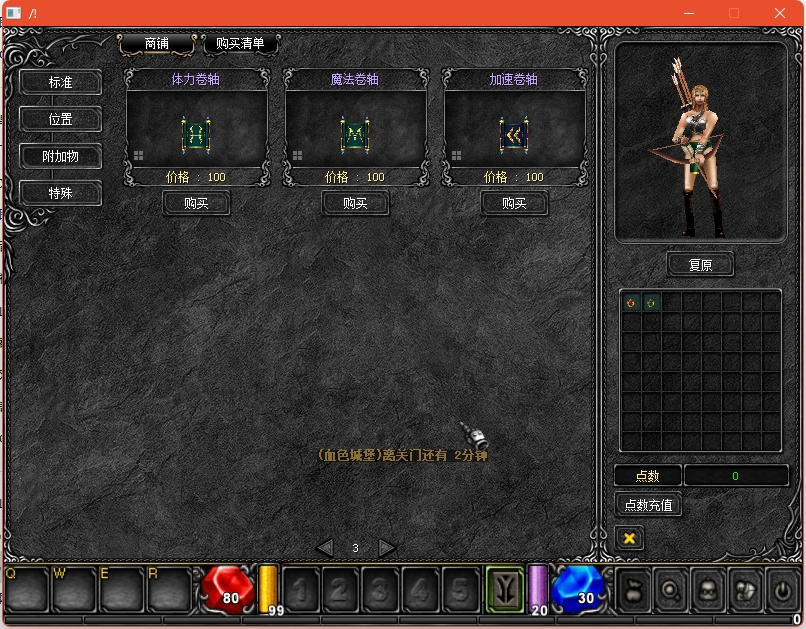The width and height of the screenshot is (806, 629).
Task: Switch to the 商铺 shop tab
Action: click(157, 44)
